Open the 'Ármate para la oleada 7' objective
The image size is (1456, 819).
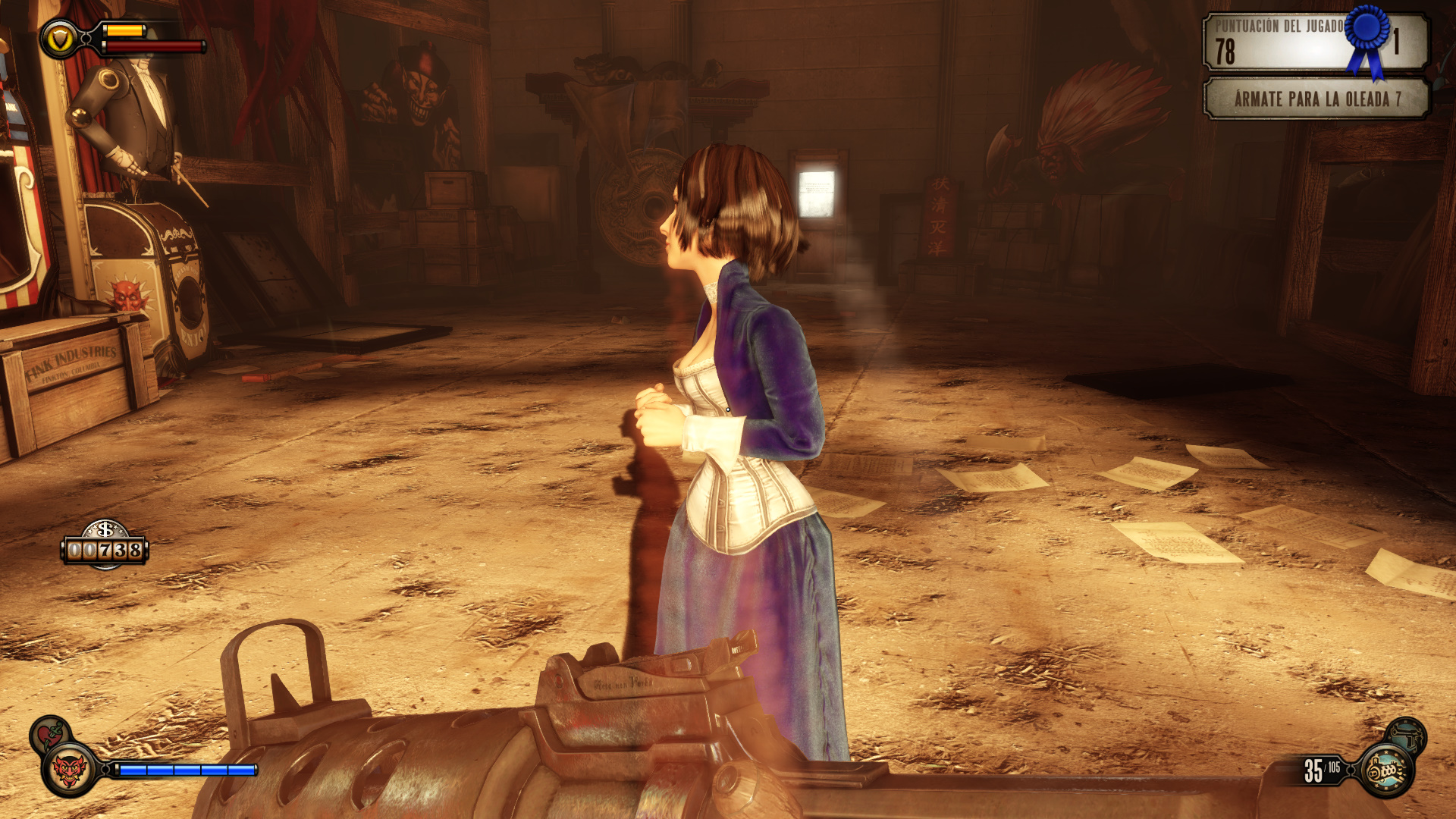[x=1316, y=99]
